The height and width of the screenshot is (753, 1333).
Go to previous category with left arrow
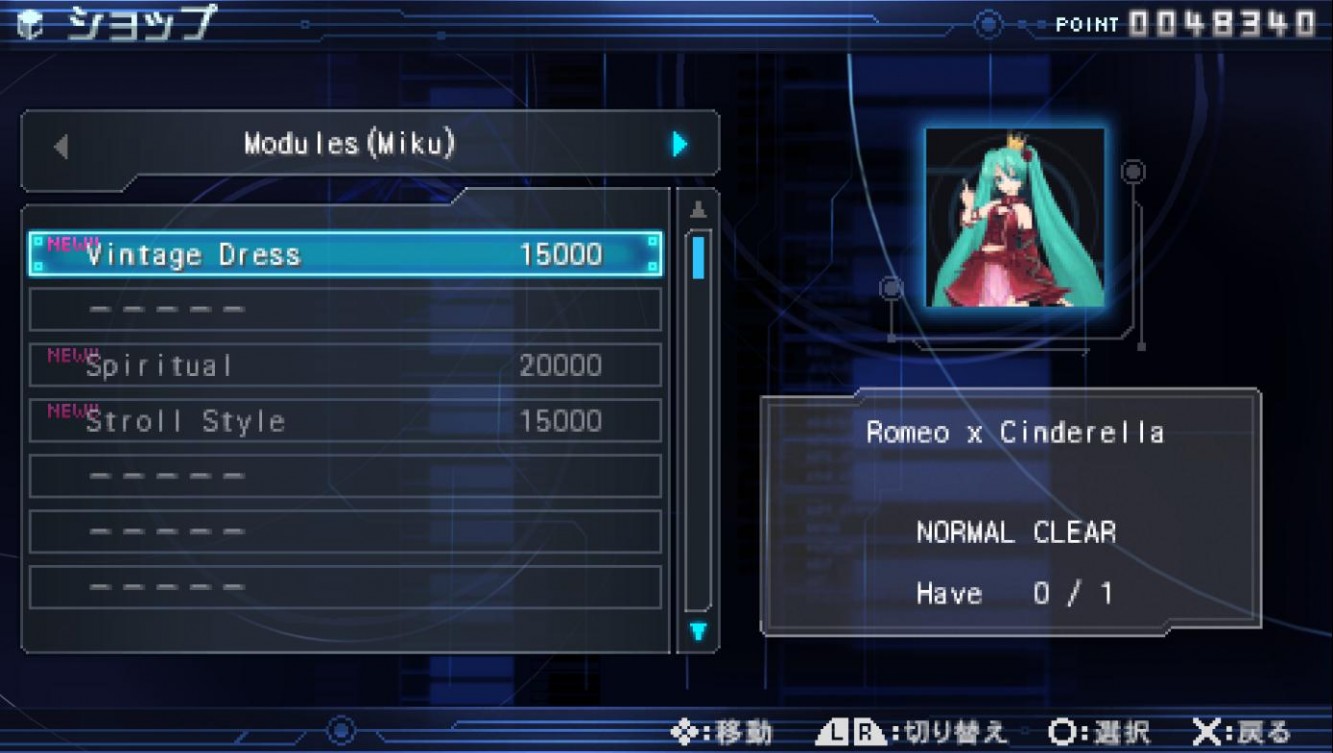pyautogui.click(x=61, y=146)
